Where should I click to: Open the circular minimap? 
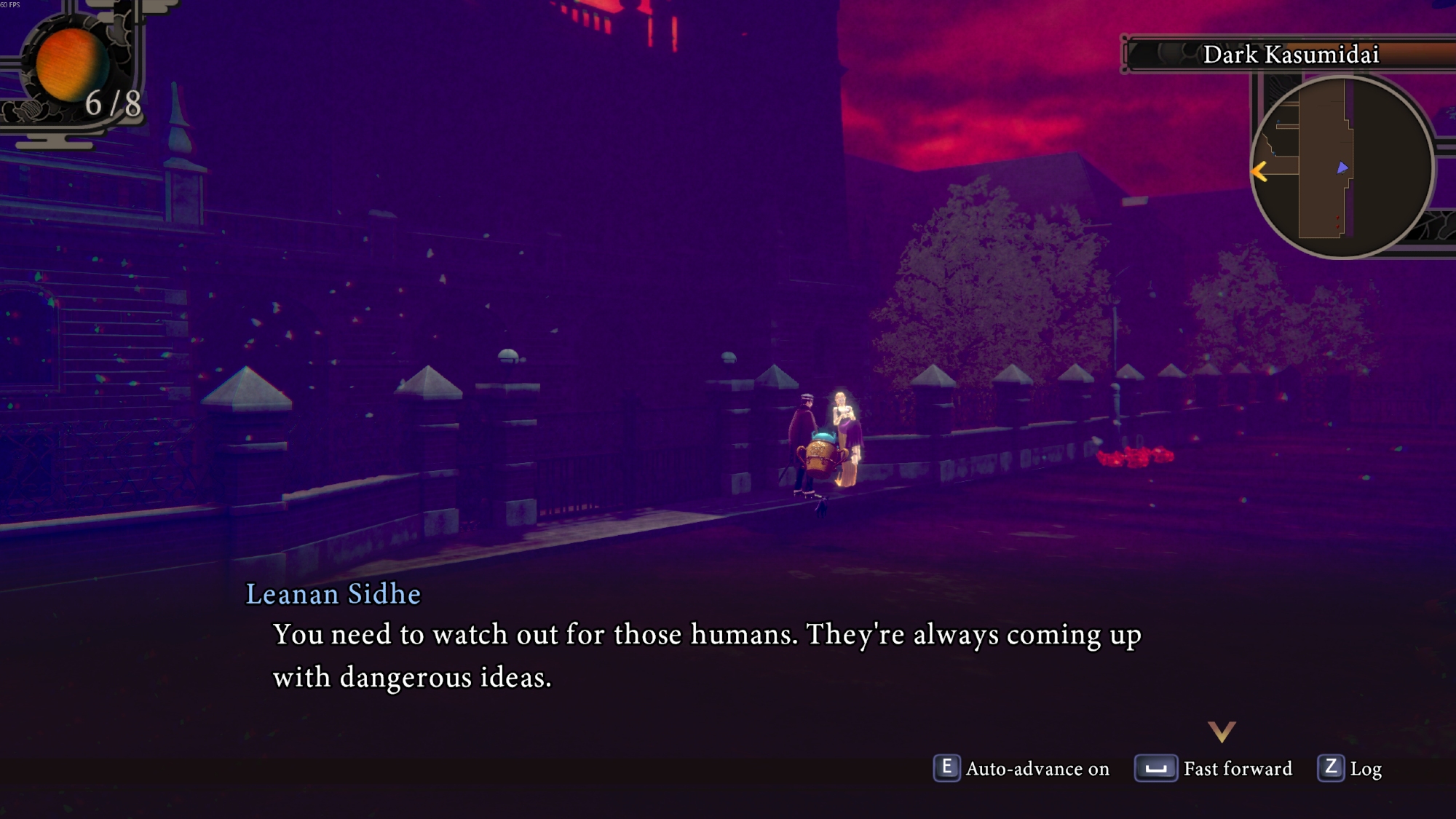click(x=1342, y=167)
